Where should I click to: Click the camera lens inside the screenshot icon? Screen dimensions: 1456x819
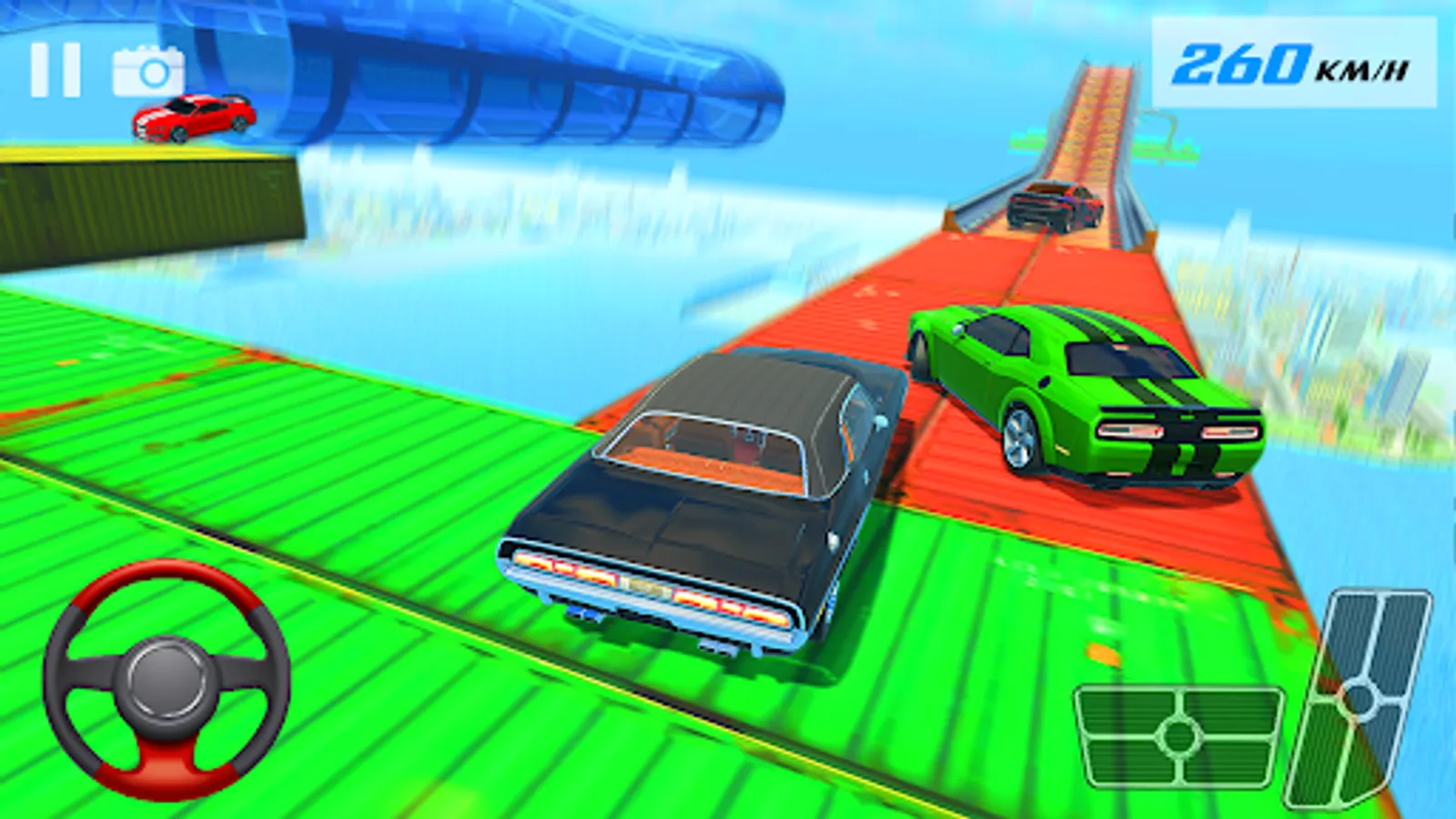click(x=152, y=72)
